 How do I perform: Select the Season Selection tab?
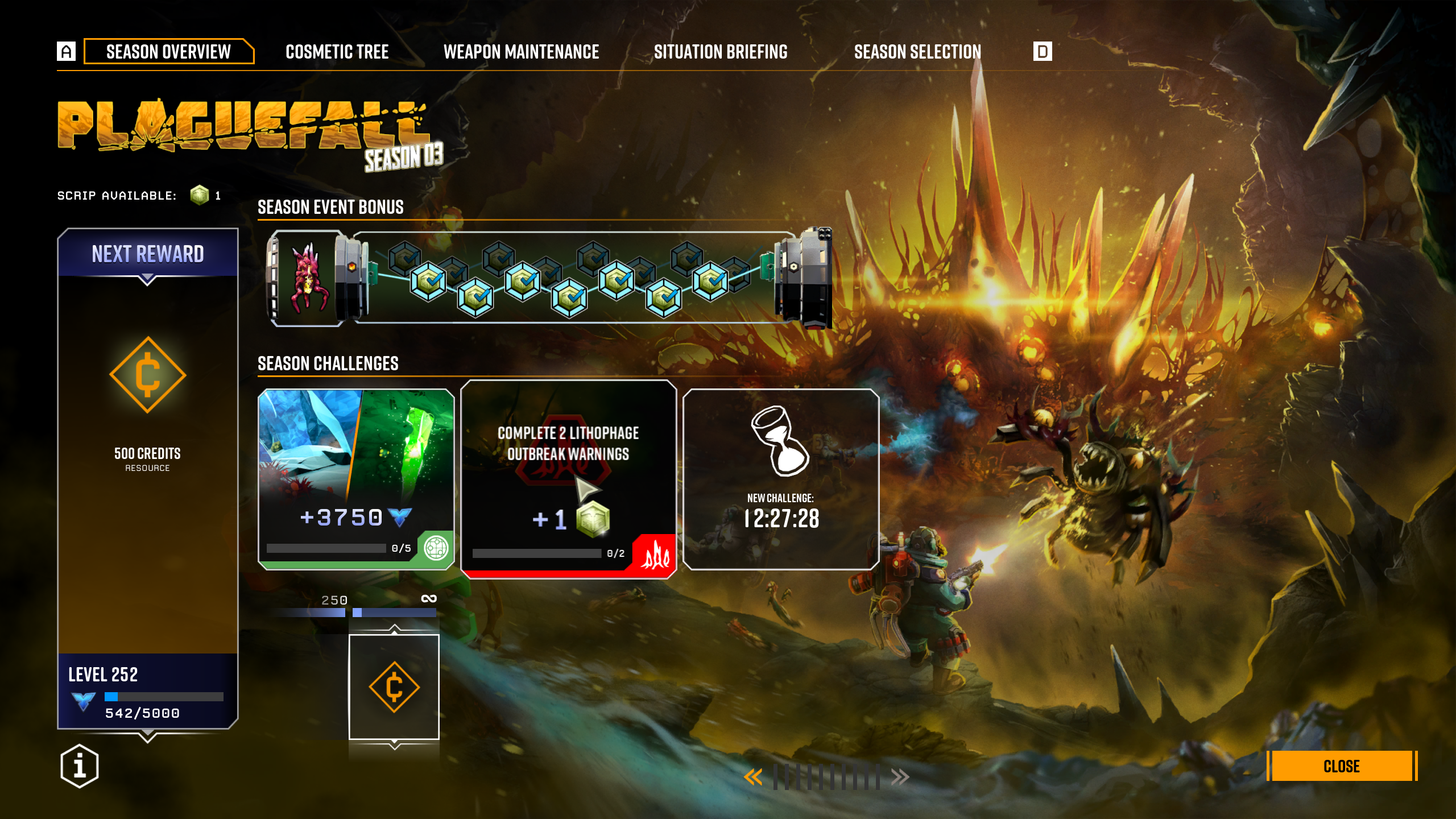(x=917, y=52)
